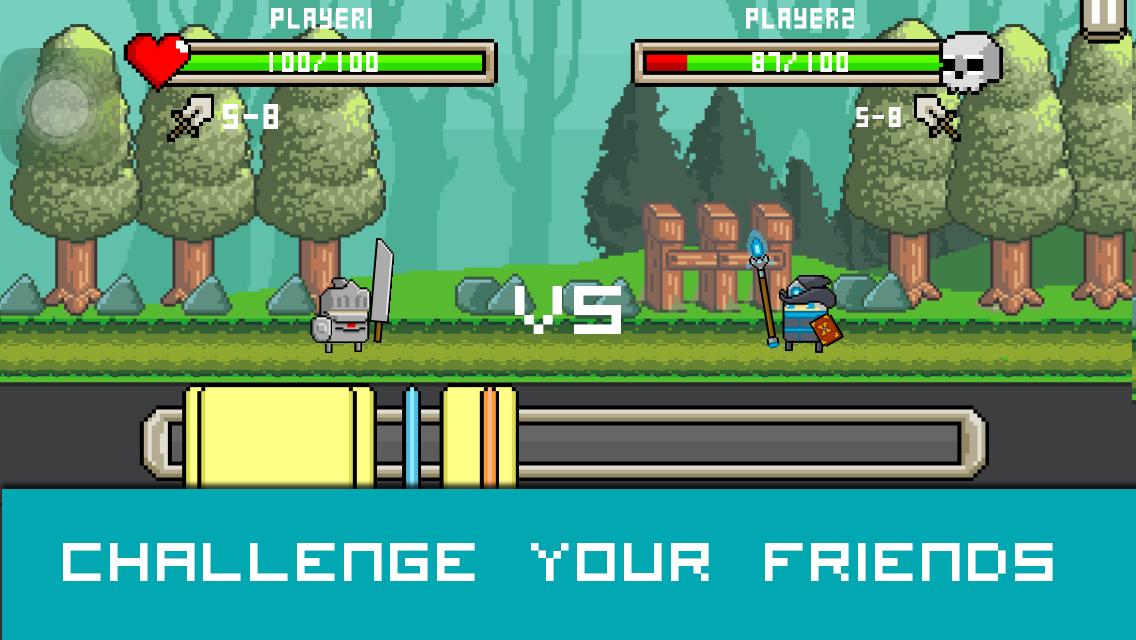Hit the wide yellow zone on the attack bar

point(279,437)
